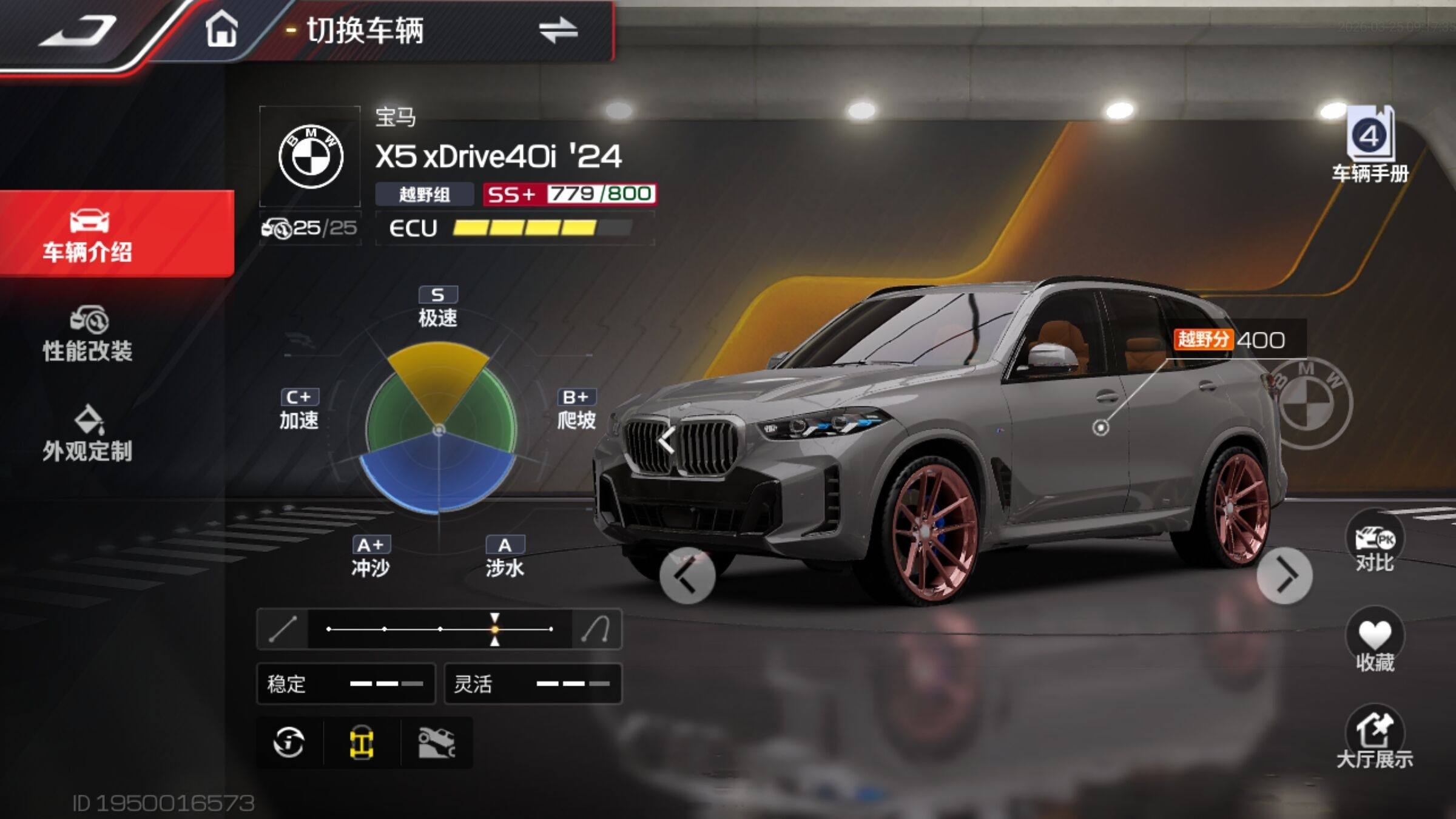
Task: Click the BMW brand logo box
Action: coord(311,157)
